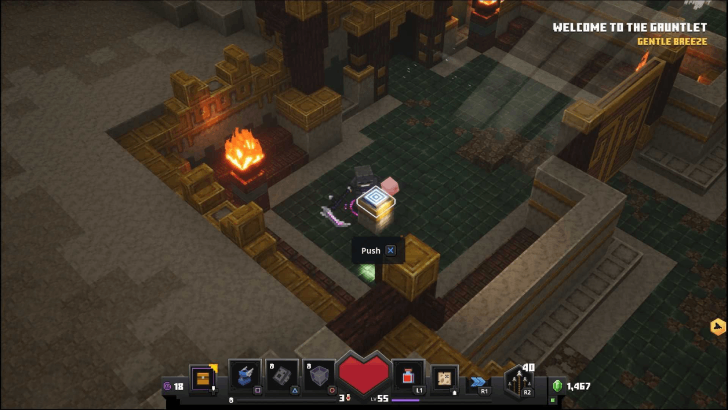Click the orange hexagon objective marker
Screen dimensions: 728x410
[x=717, y=326]
